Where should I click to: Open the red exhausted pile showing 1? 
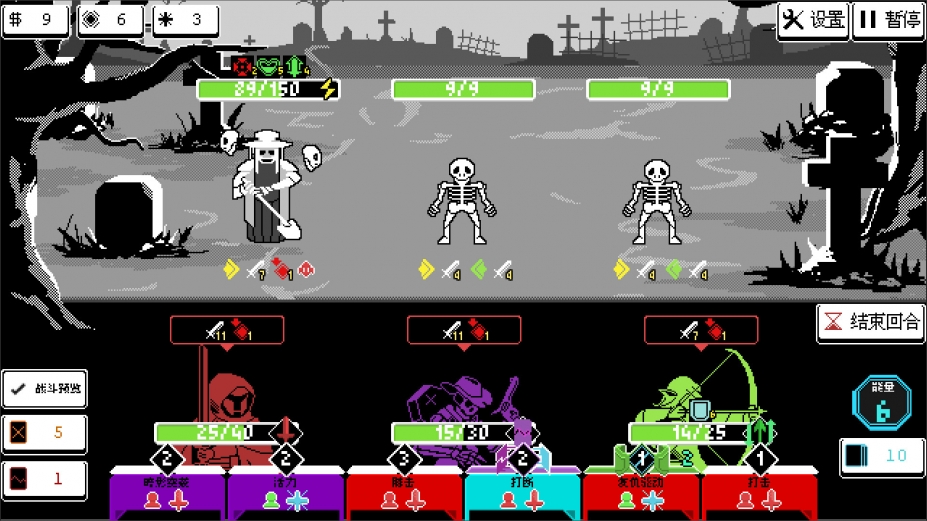click(44, 478)
